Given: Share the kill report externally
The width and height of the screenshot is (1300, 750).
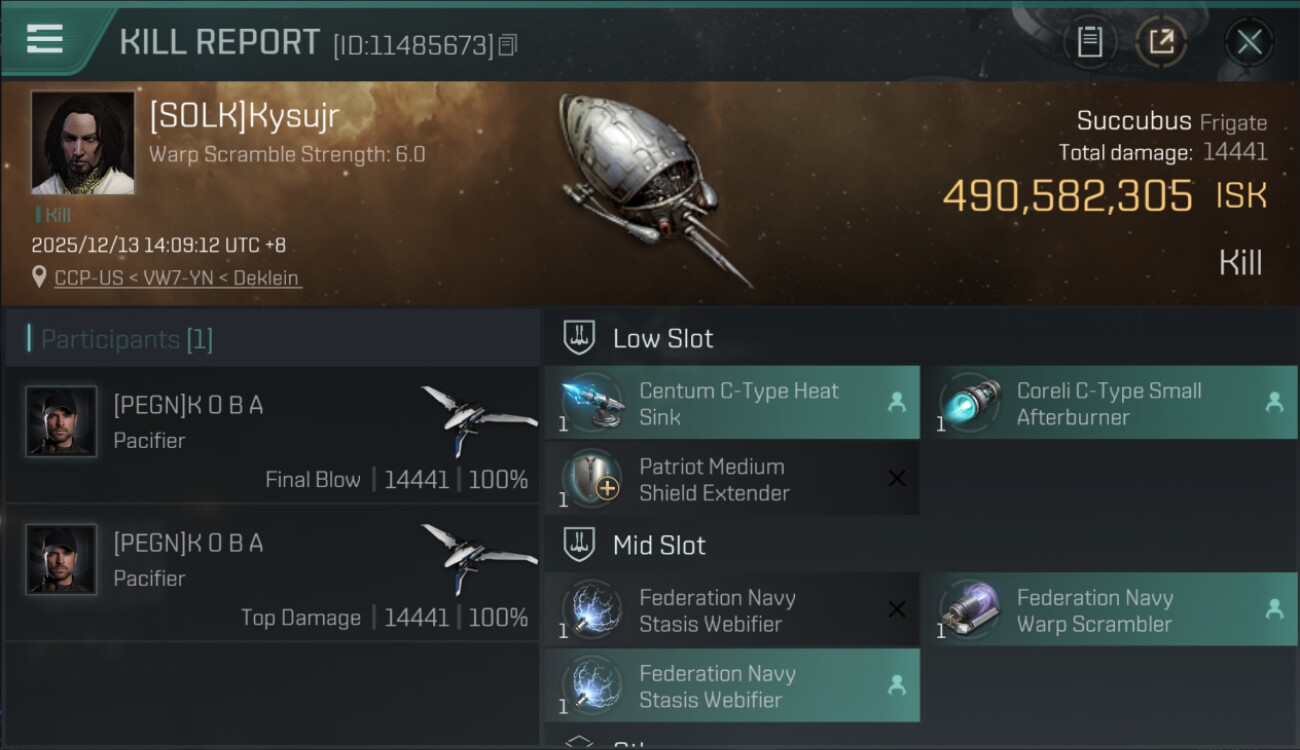Looking at the screenshot, I should 1159,41.
